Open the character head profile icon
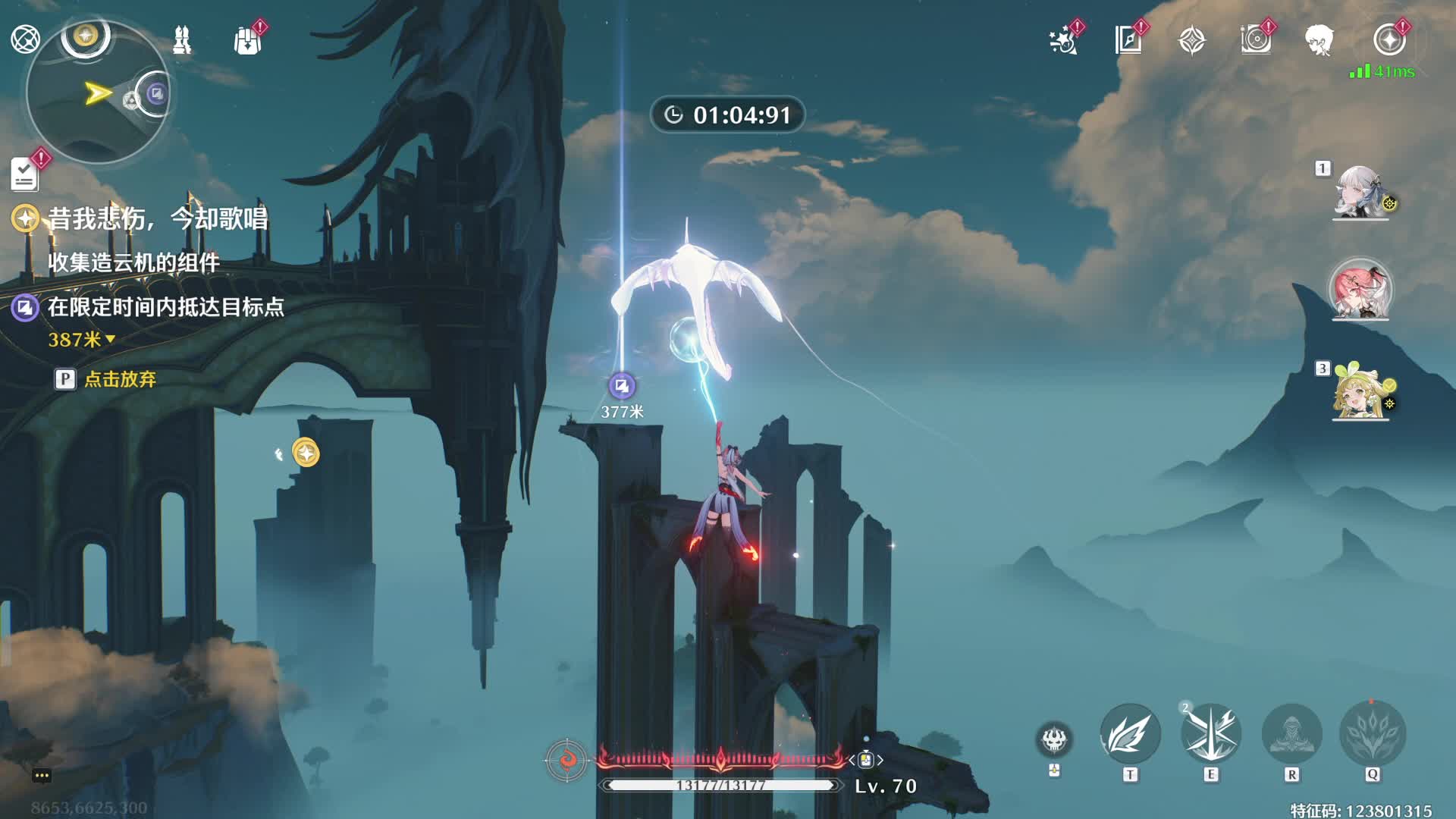This screenshot has height=819, width=1456. 1319,40
